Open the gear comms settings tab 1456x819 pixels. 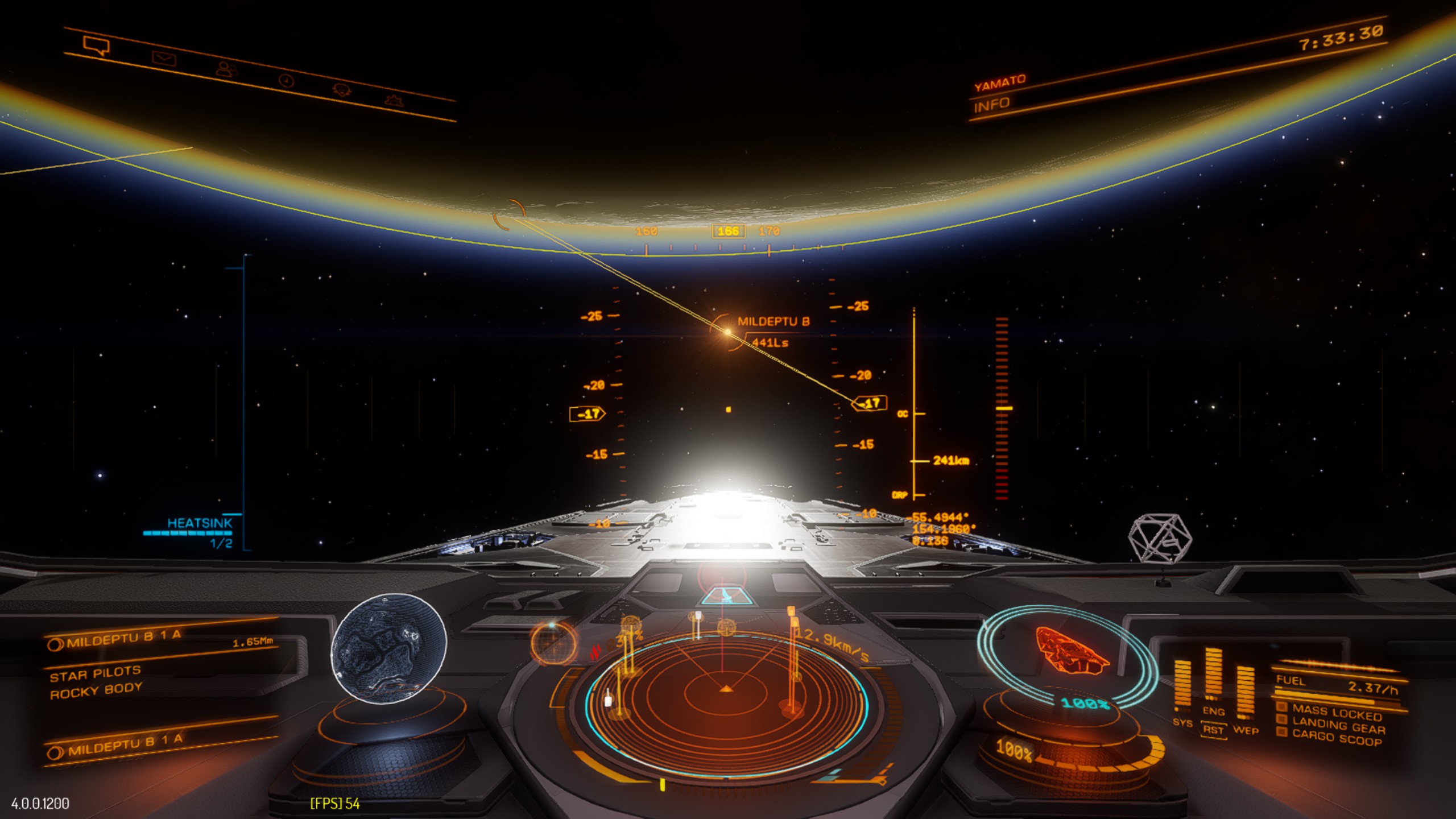click(x=392, y=101)
